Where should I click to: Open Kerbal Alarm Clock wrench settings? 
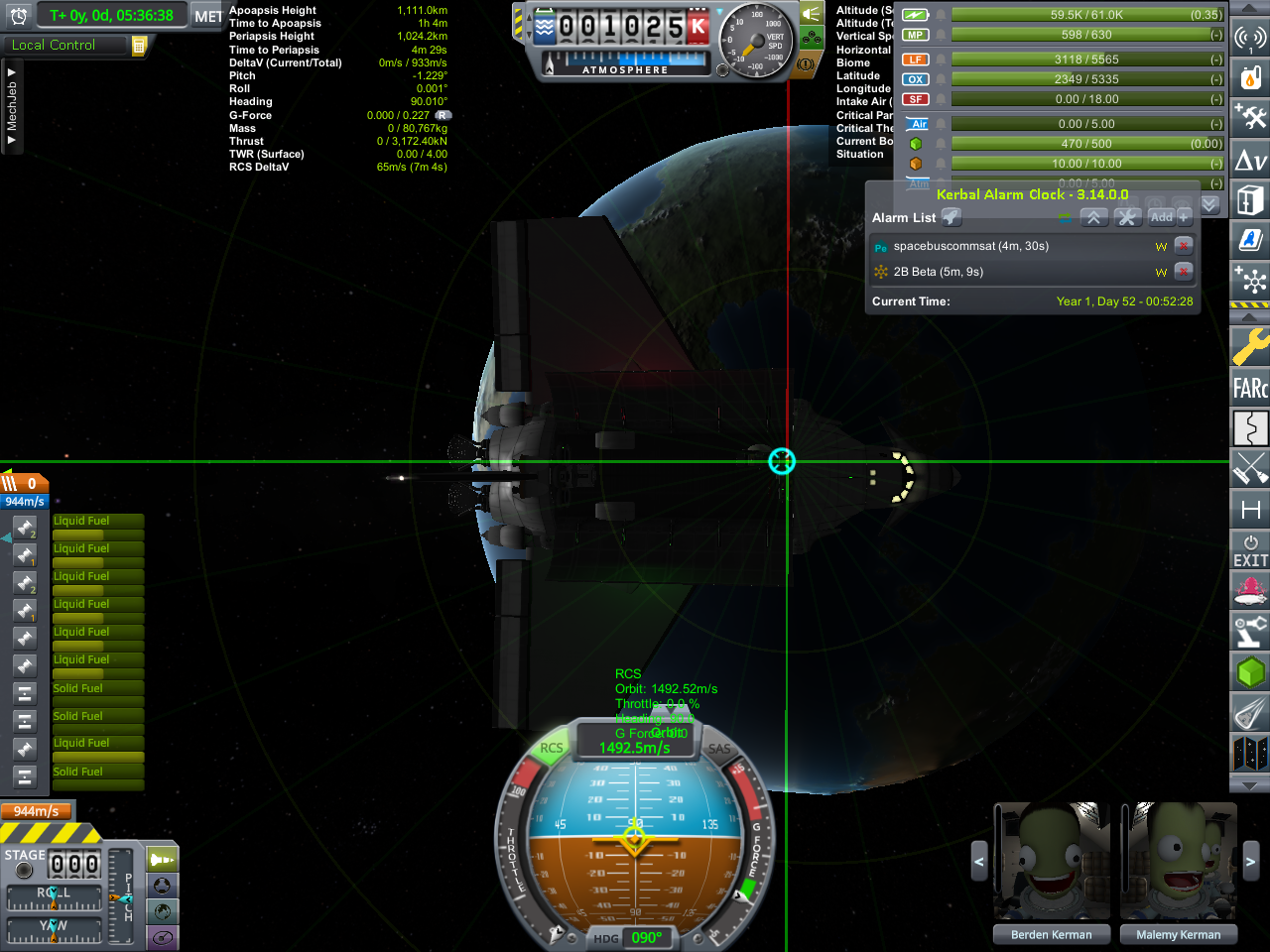(1127, 217)
